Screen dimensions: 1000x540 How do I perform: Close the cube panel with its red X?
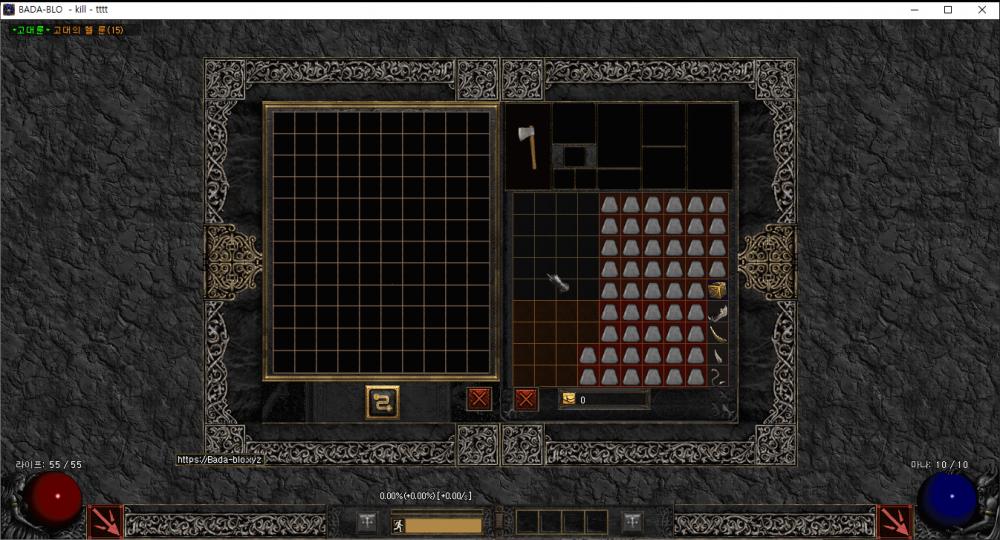coord(480,398)
